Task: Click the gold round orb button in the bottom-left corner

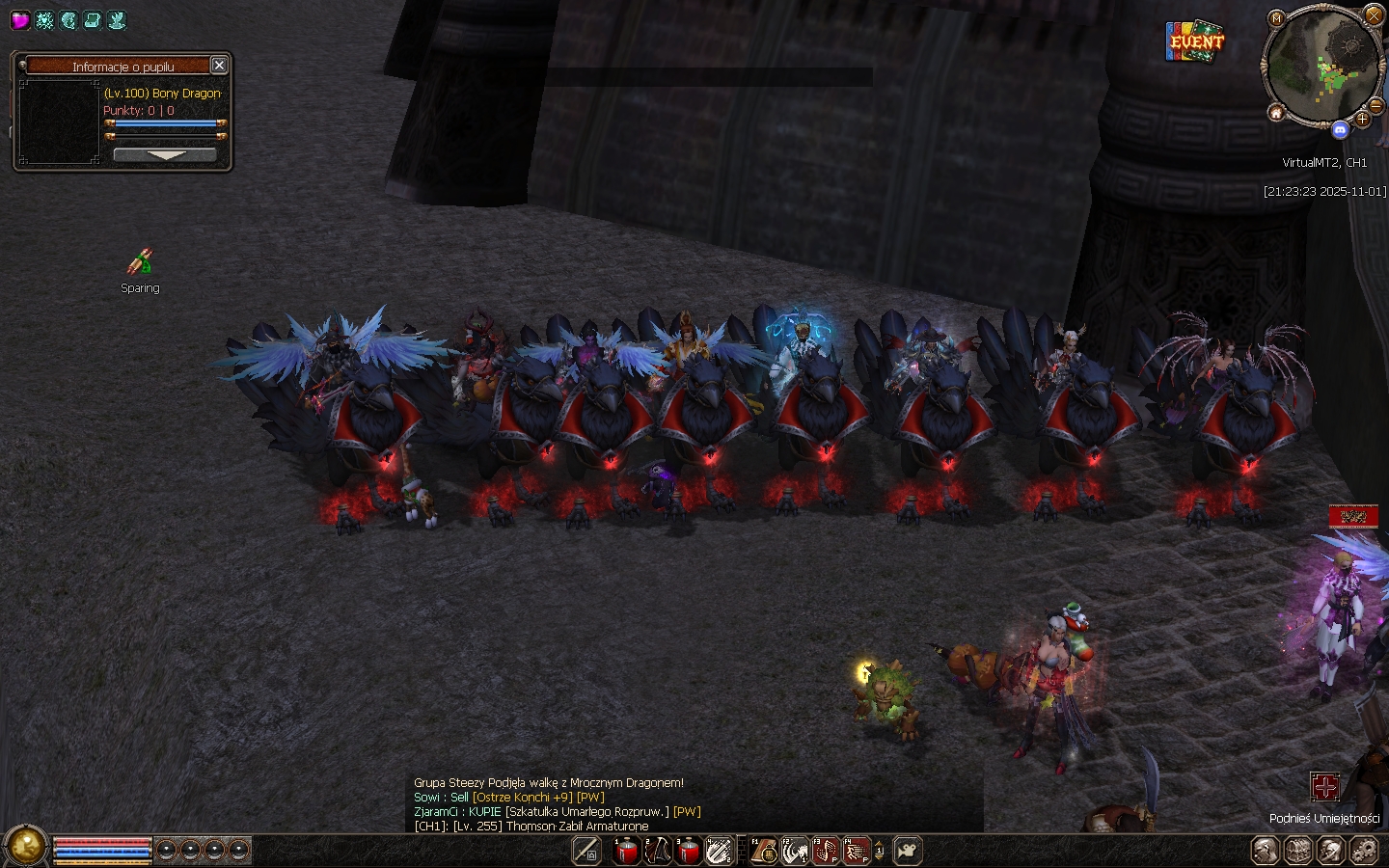Action: (25, 847)
